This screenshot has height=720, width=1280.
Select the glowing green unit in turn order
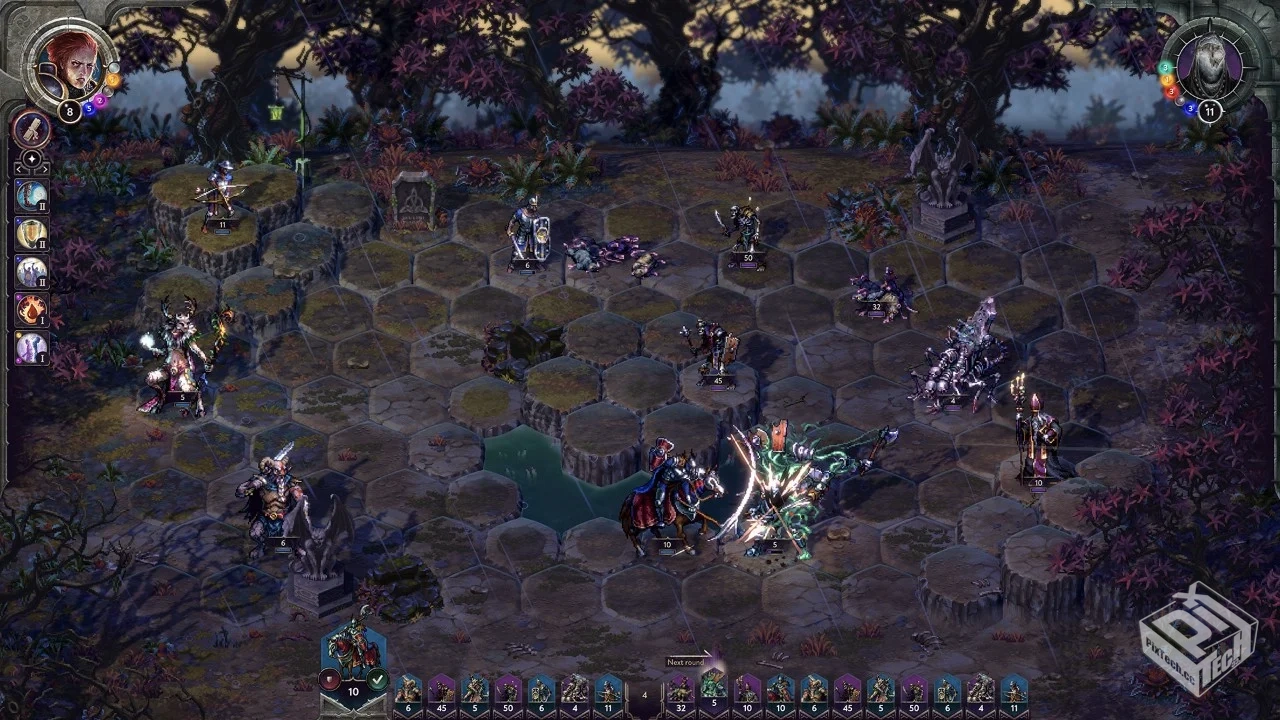coord(713,689)
